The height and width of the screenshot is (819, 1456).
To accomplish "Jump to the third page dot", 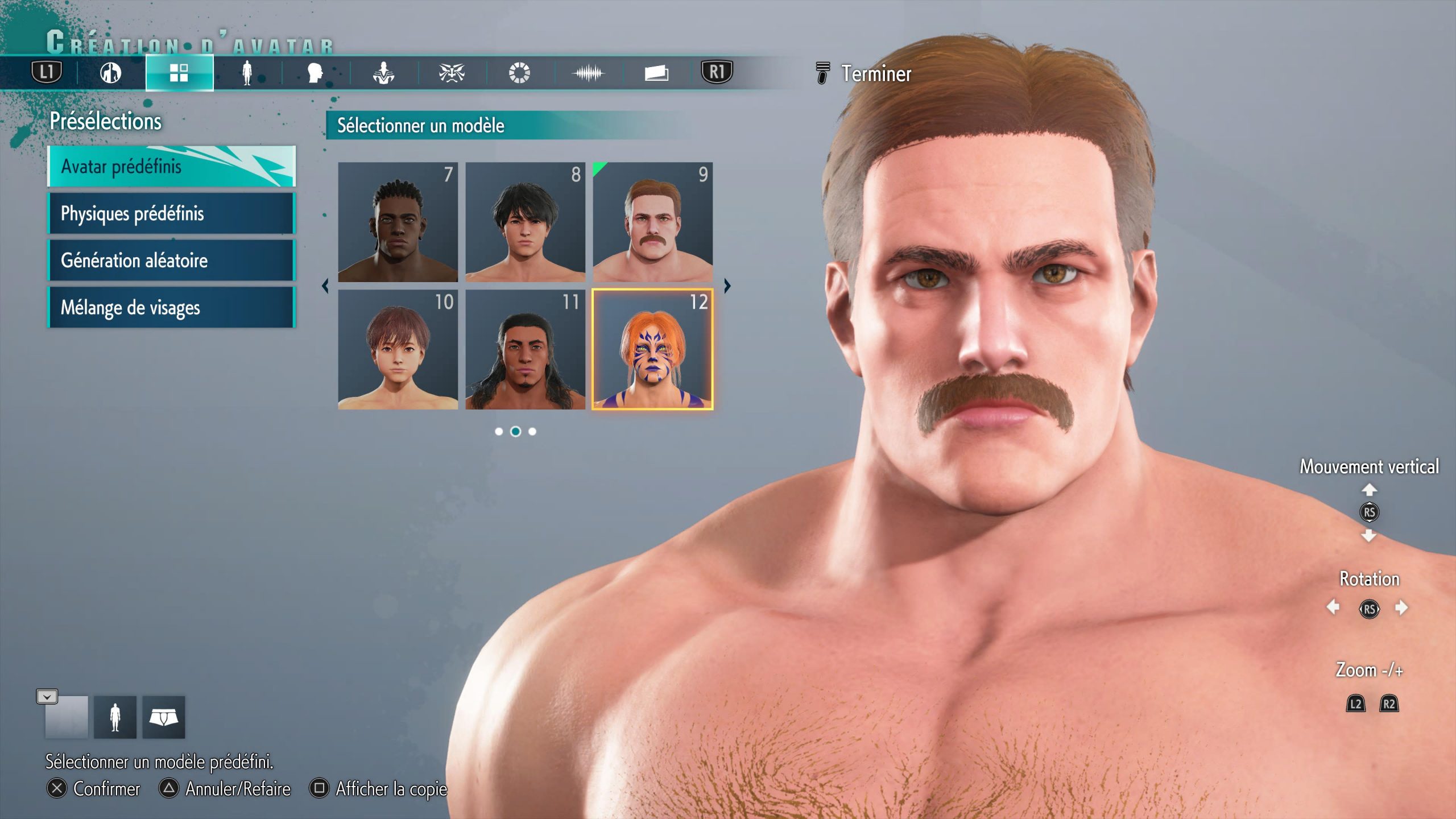I will [x=532, y=432].
